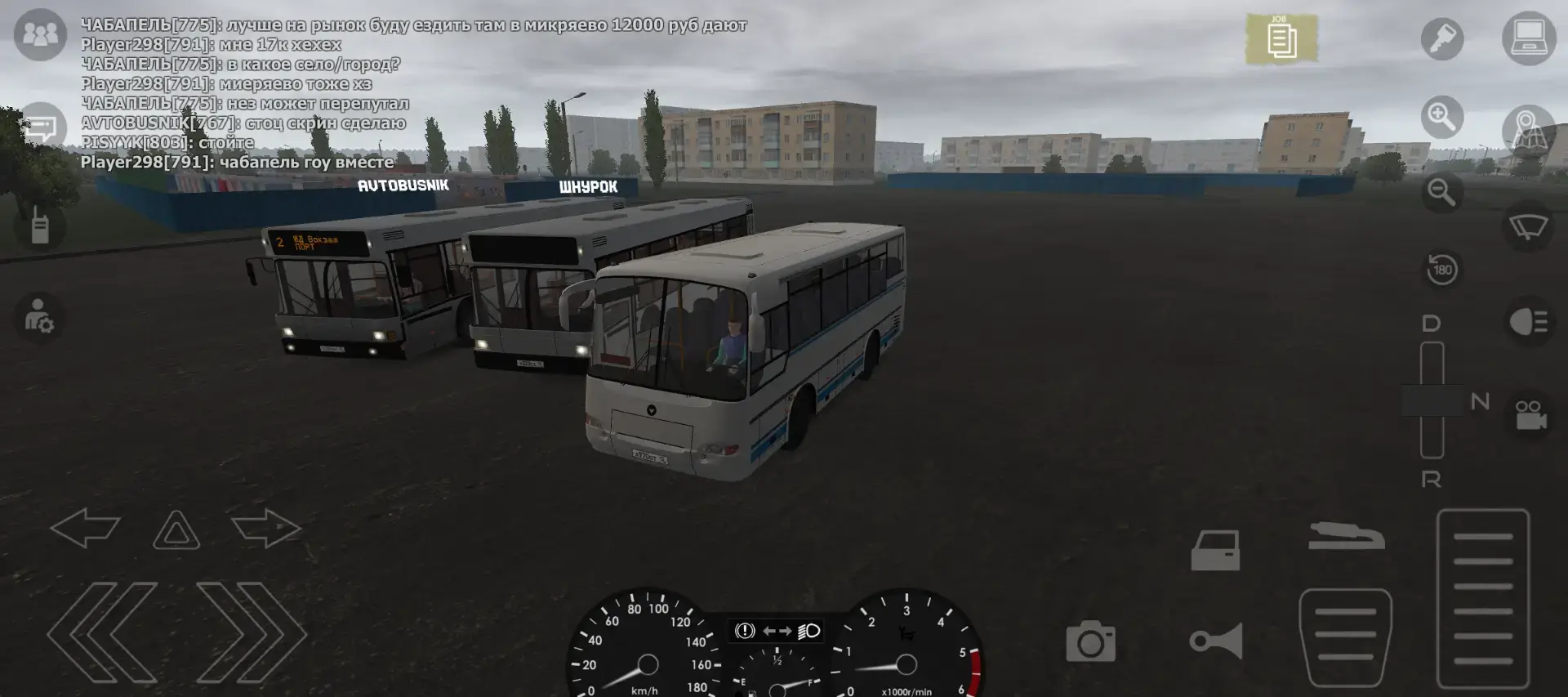Screen dimensions: 1568x697
Task: Activate the 180-degree turn around icon
Action: 1440,270
